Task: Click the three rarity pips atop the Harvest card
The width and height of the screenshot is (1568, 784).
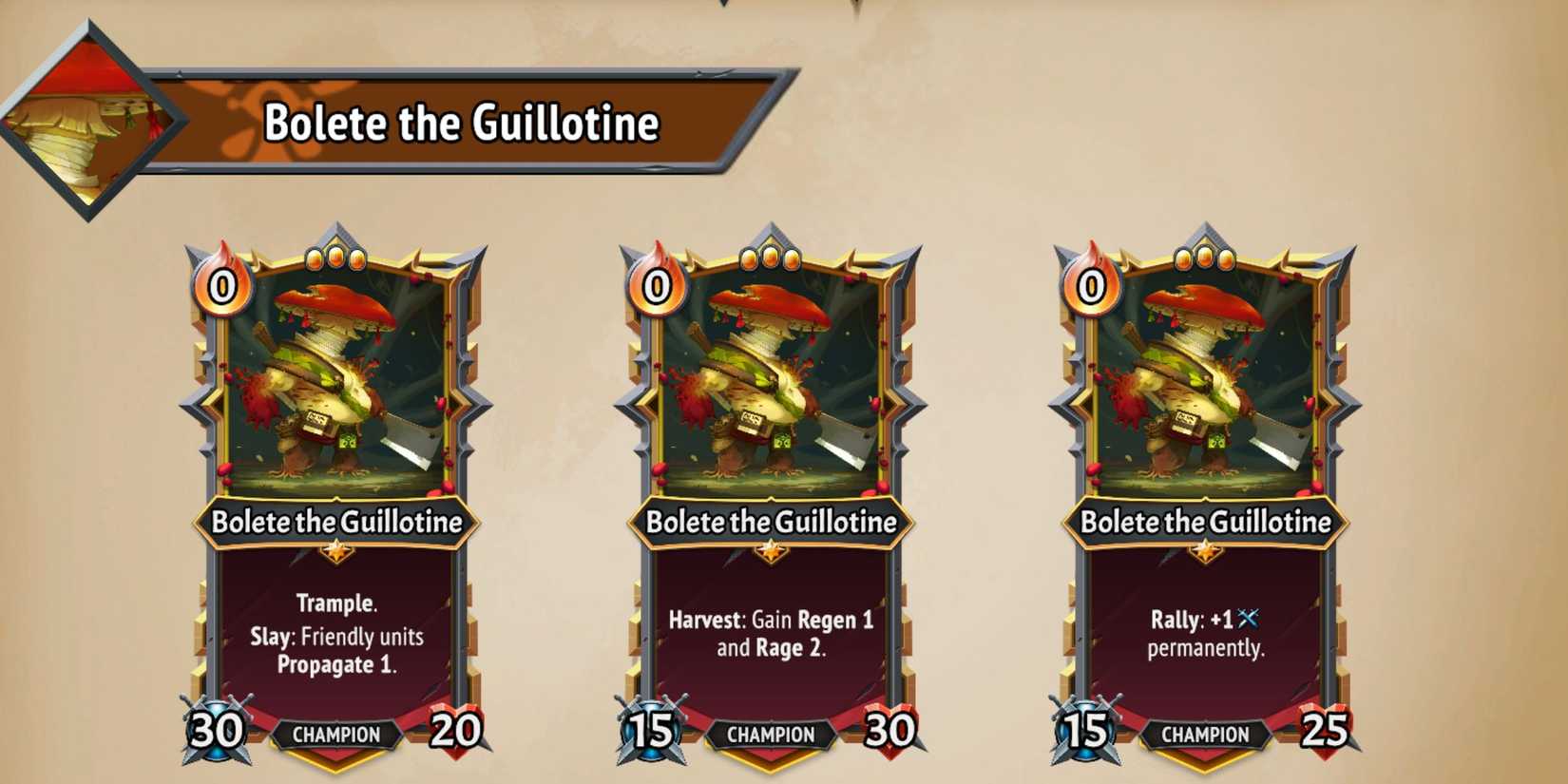Action: 772,255
